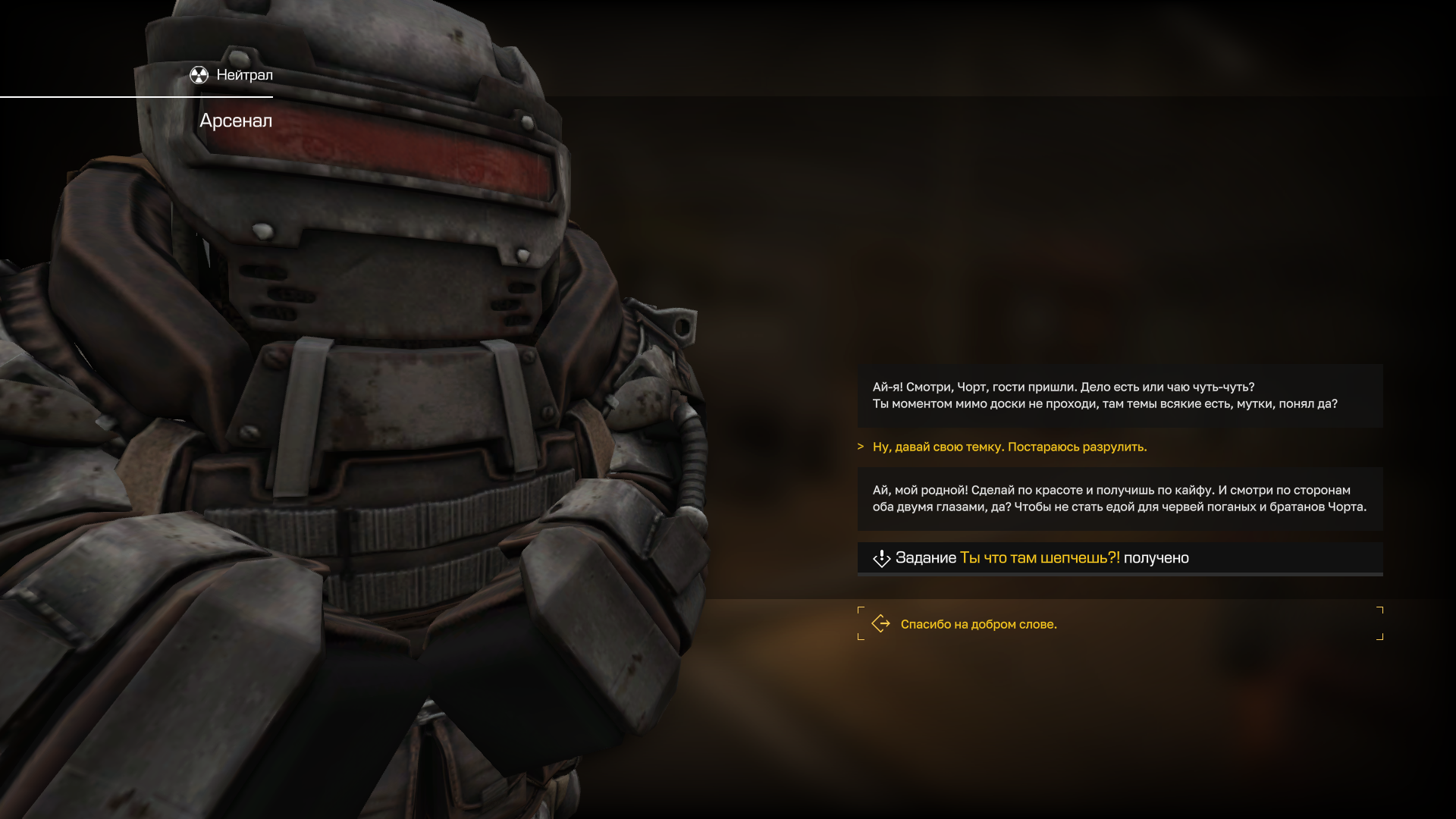Click the quest notification "Ты что там шепчешь?!"
The image size is (1456, 819).
point(1039,558)
